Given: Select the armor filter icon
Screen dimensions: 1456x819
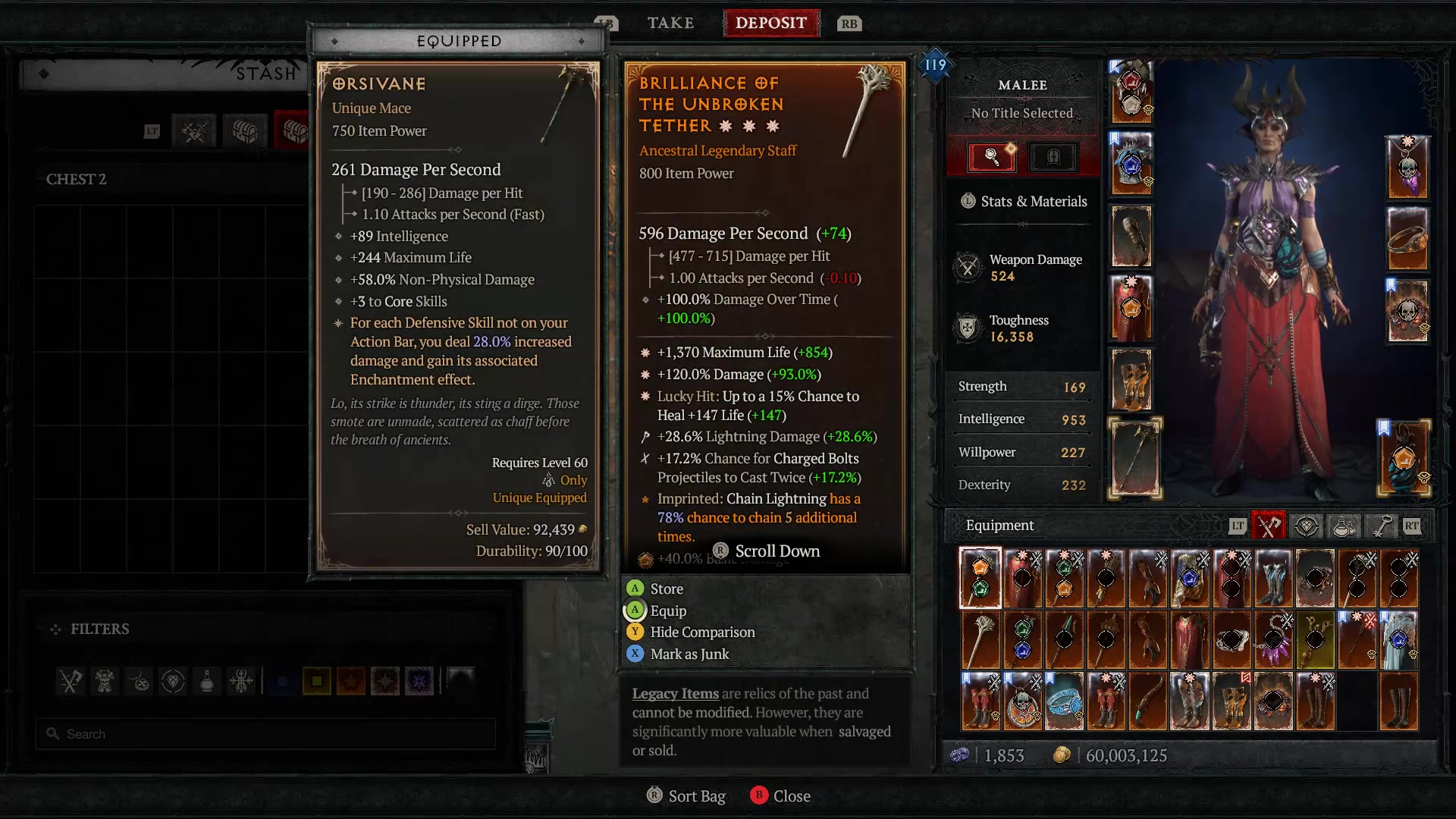Looking at the screenshot, I should point(104,682).
